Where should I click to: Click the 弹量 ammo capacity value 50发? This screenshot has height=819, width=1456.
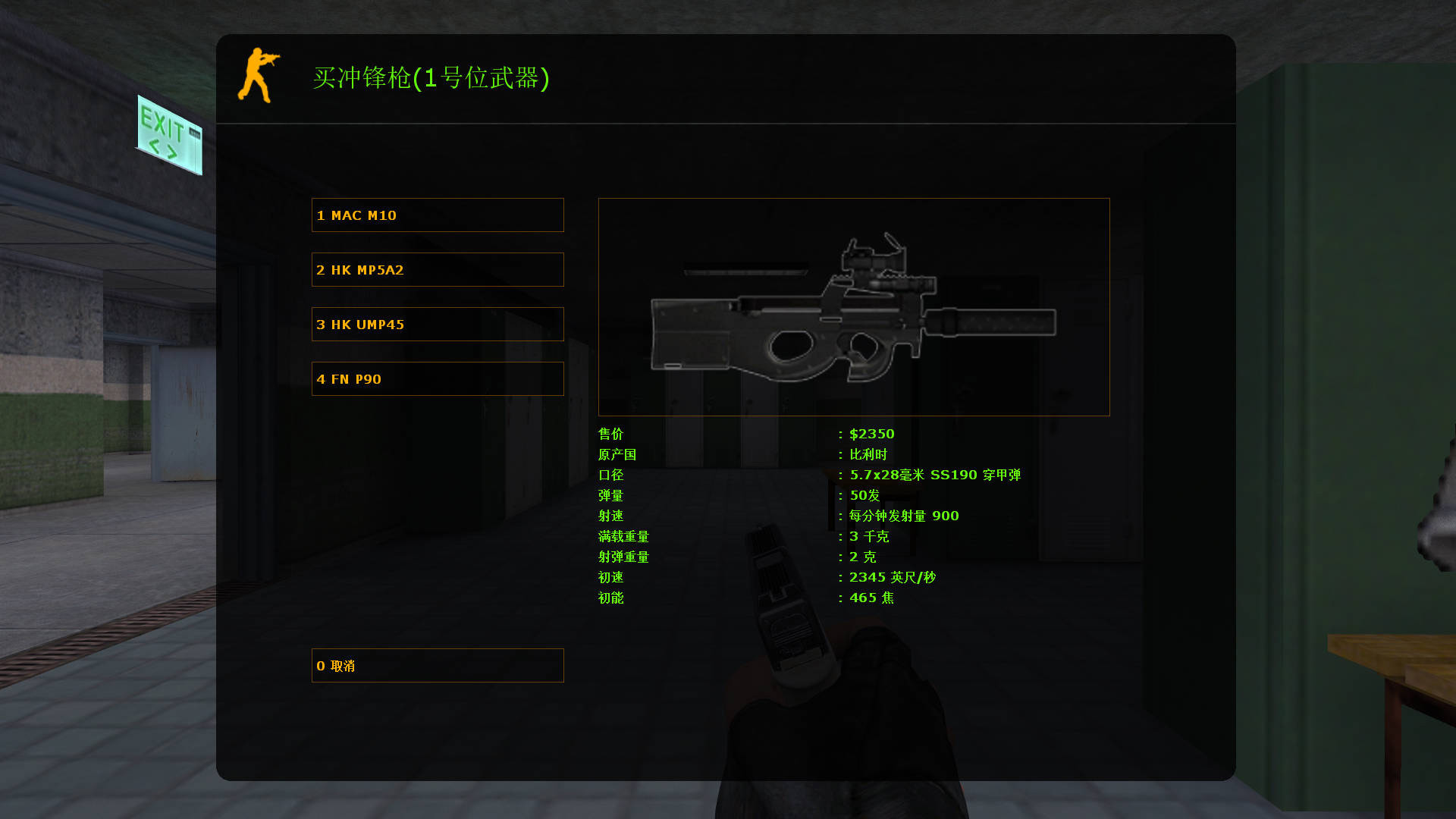click(x=864, y=495)
